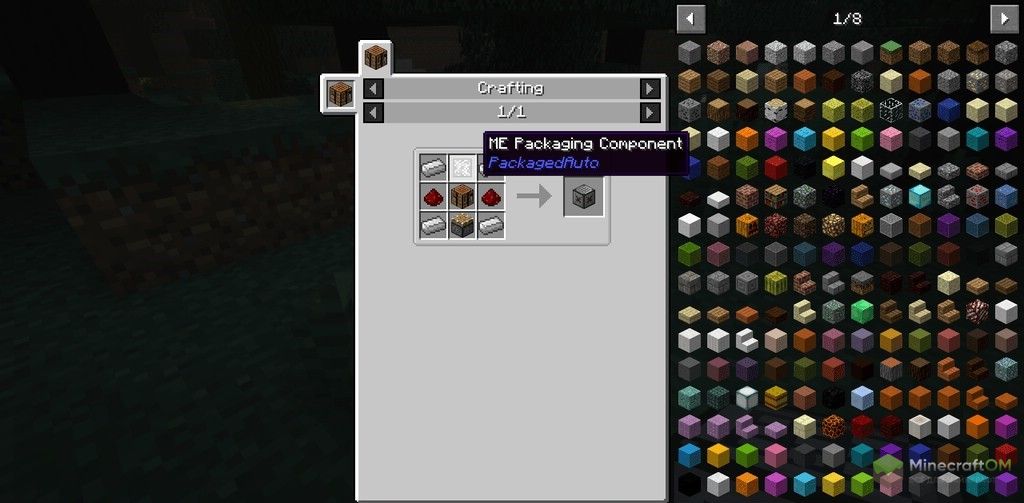Choose the transparent glass block in the item list
The height and width of the screenshot is (503, 1024).
click(x=890, y=110)
